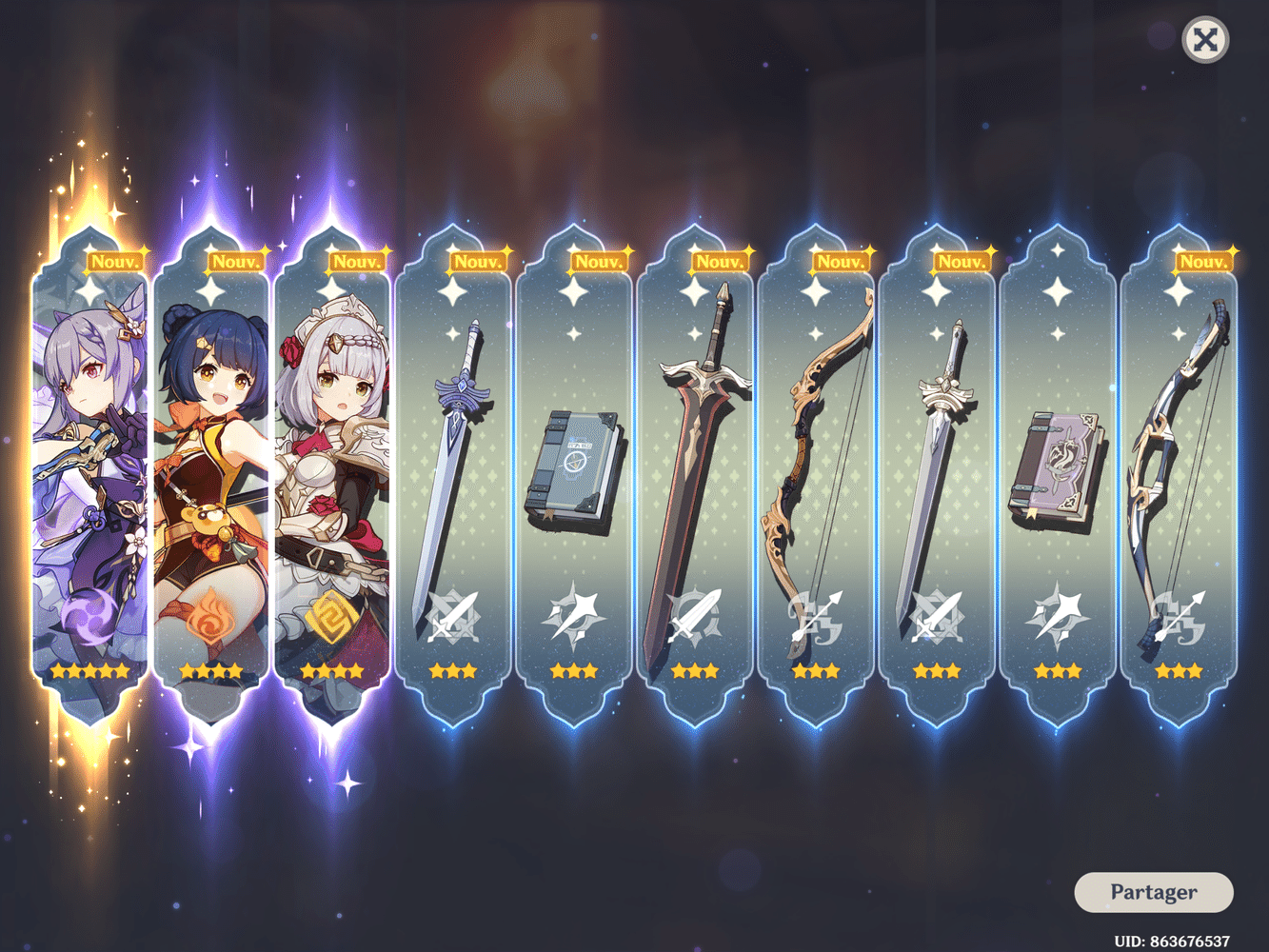
Task: Click the claymore weapon-type icon under the greatsword
Action: 696,614
